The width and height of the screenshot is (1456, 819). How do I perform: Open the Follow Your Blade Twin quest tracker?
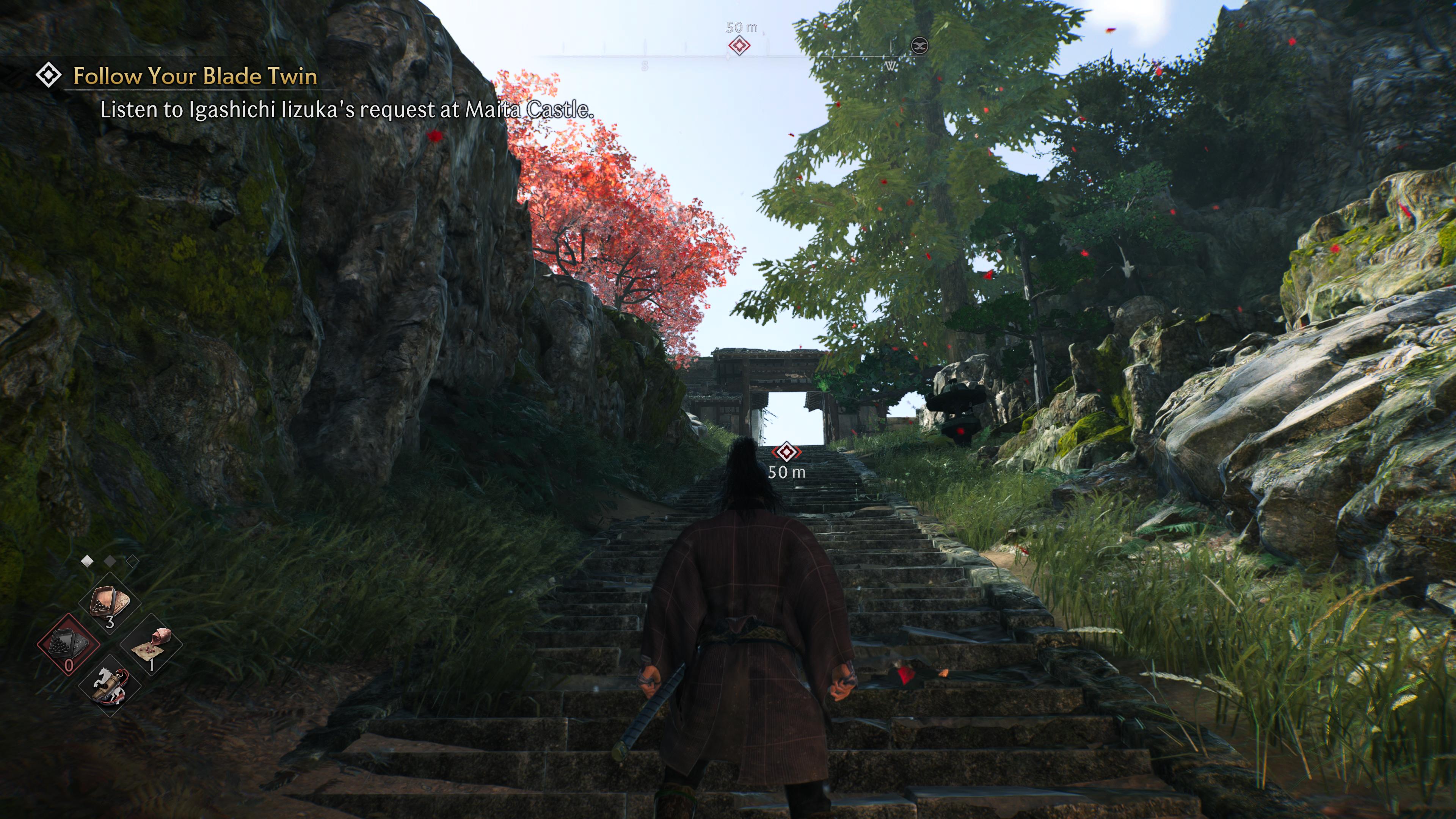(194, 76)
